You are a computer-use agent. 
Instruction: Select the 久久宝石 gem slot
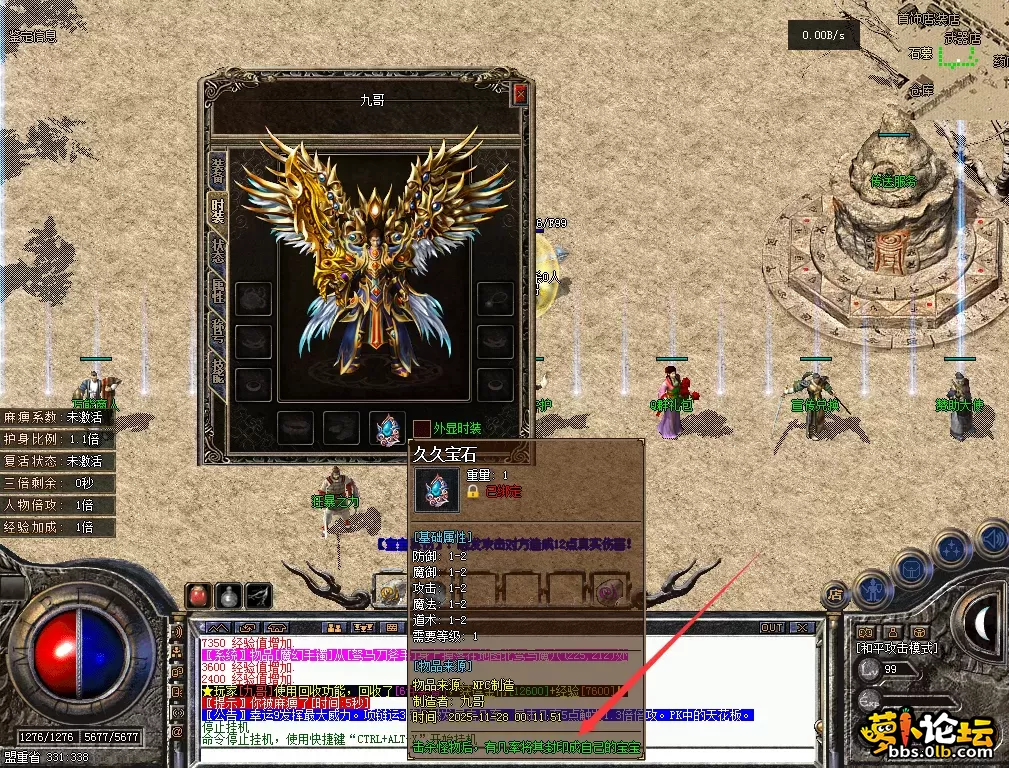[386, 427]
